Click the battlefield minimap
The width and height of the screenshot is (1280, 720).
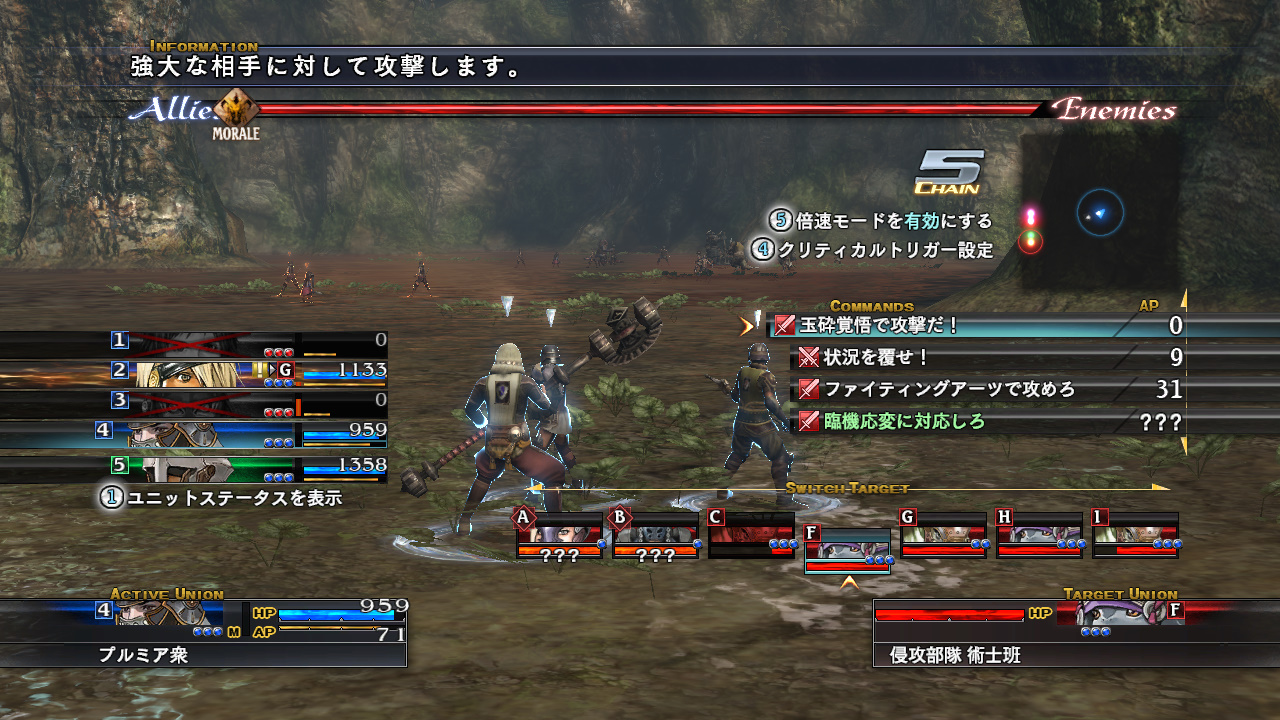pos(1100,212)
